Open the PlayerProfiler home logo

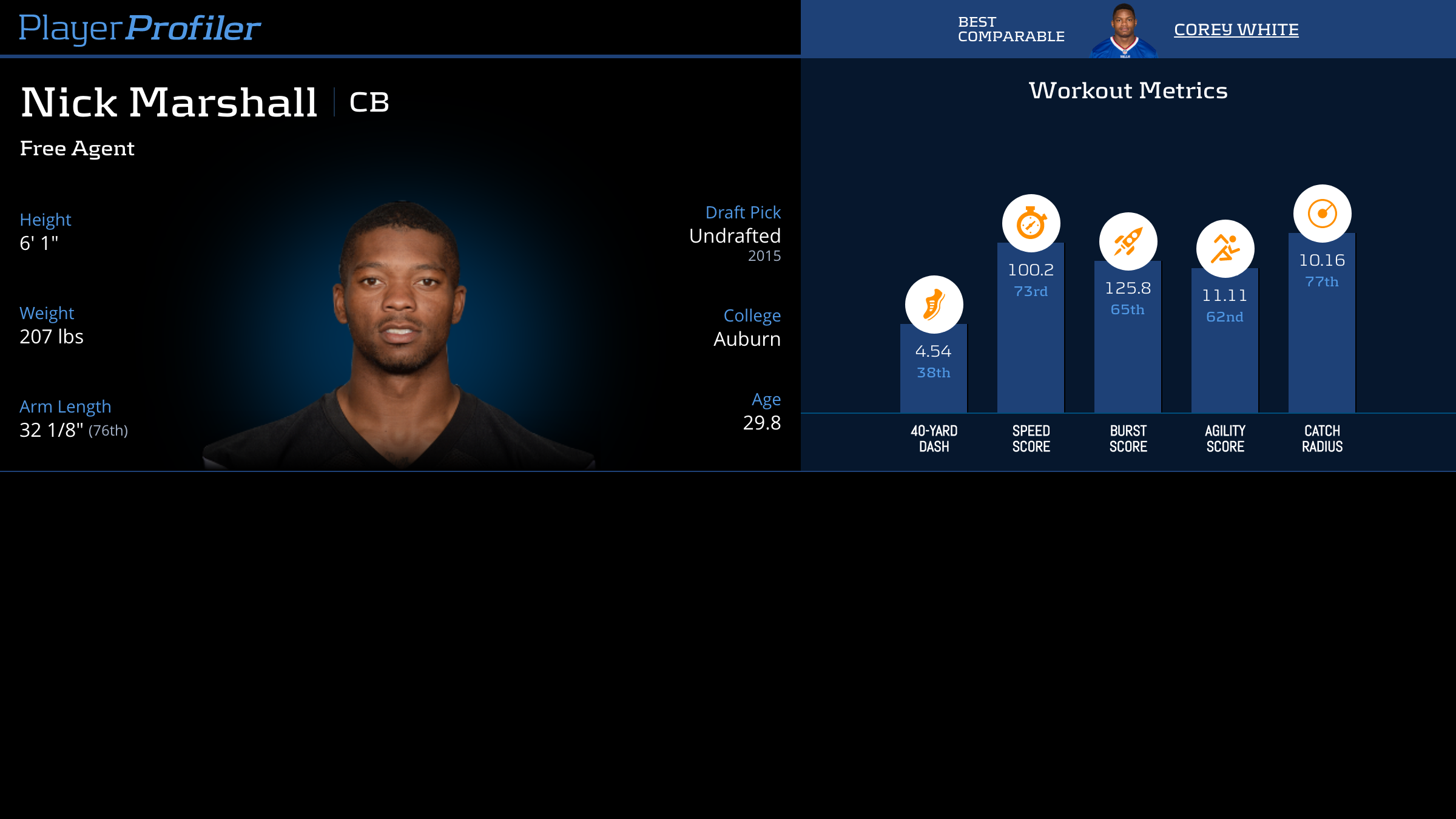140,29
